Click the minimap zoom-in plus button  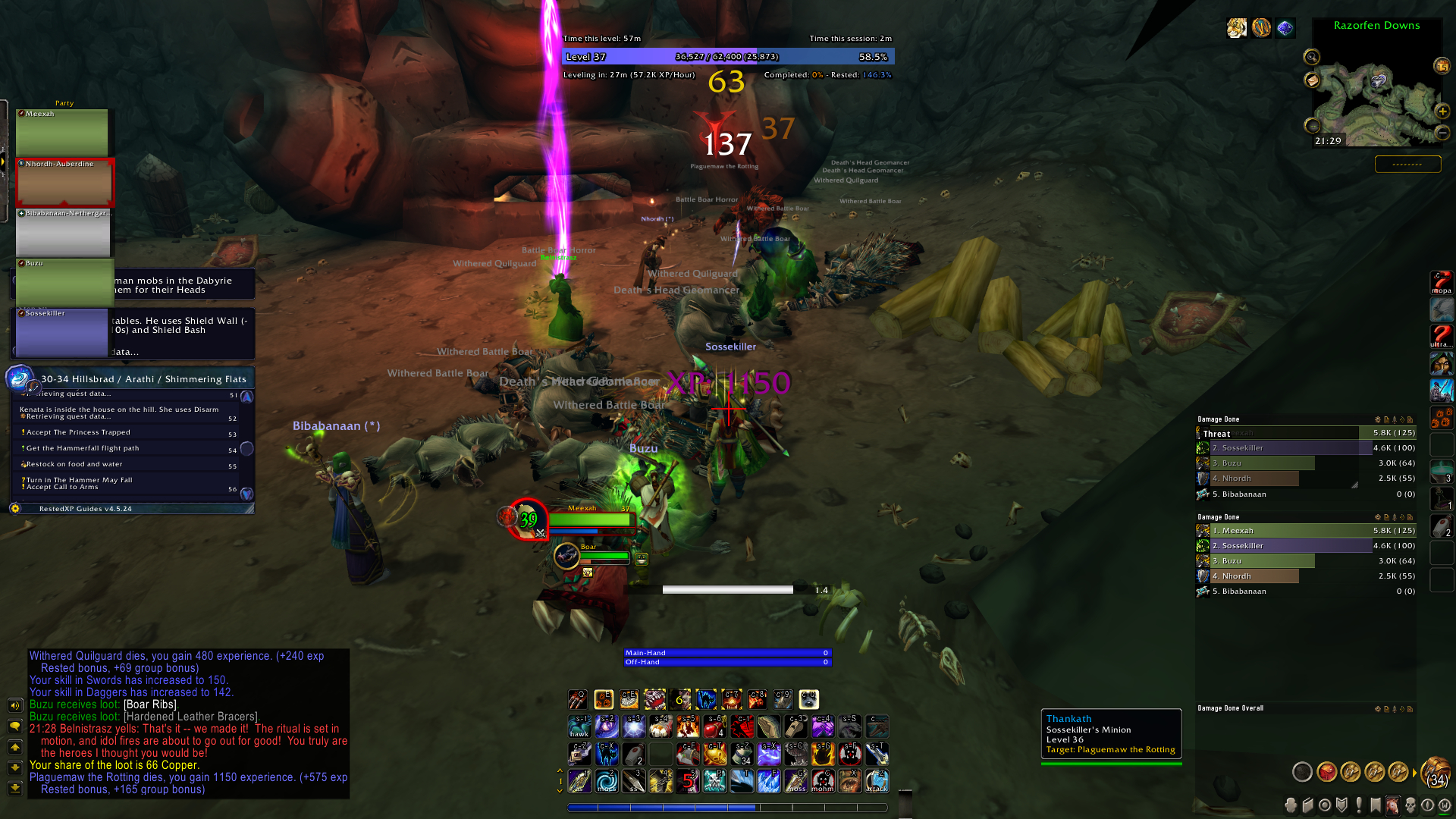coord(1442,111)
